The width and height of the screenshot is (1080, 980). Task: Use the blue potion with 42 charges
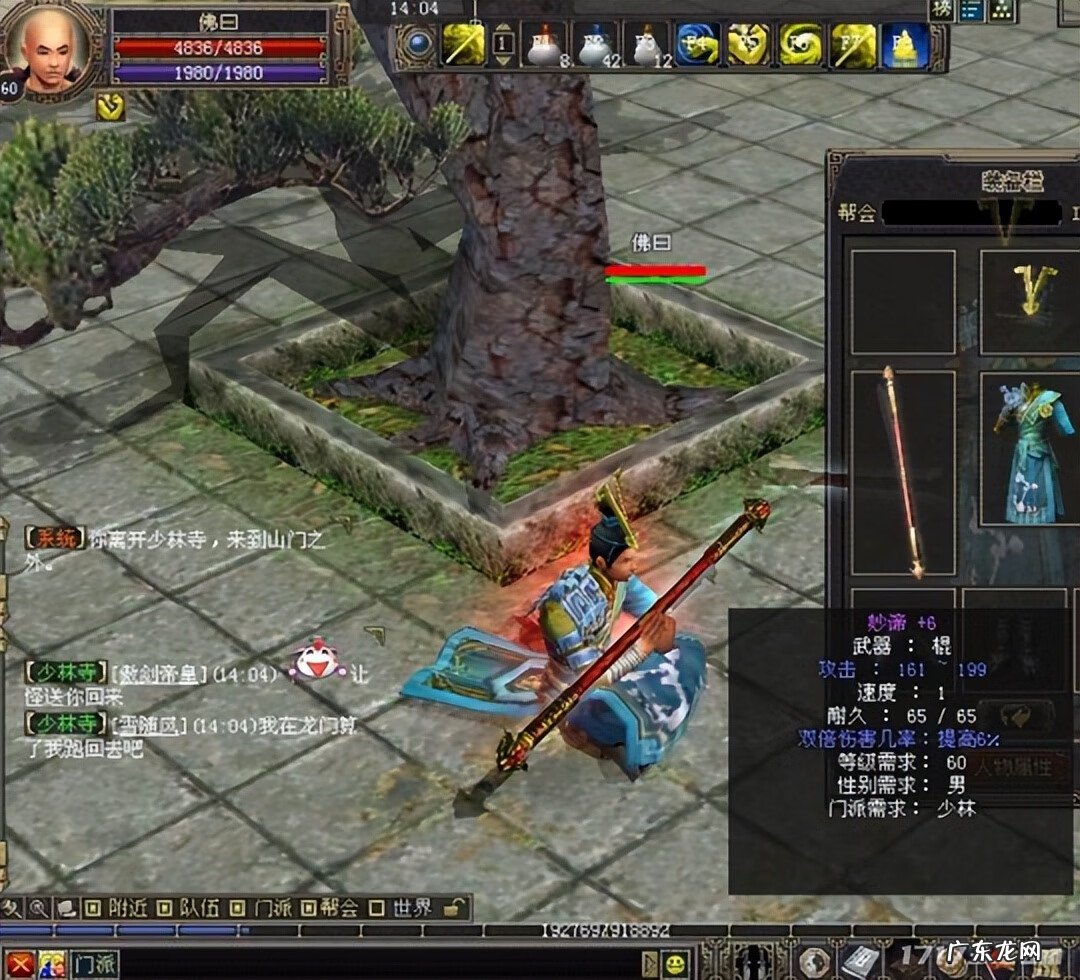pos(597,45)
